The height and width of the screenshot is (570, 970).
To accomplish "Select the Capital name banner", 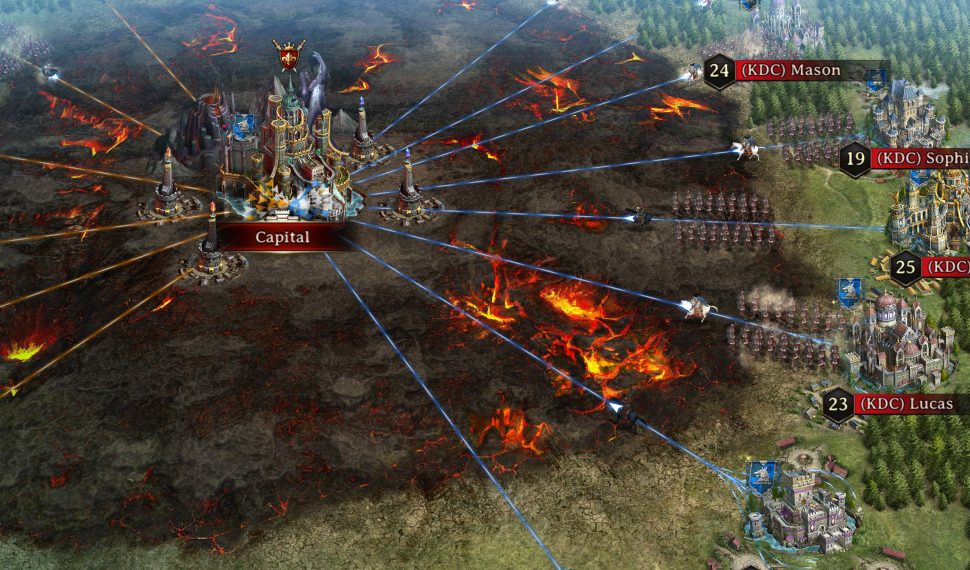I will coord(282,238).
